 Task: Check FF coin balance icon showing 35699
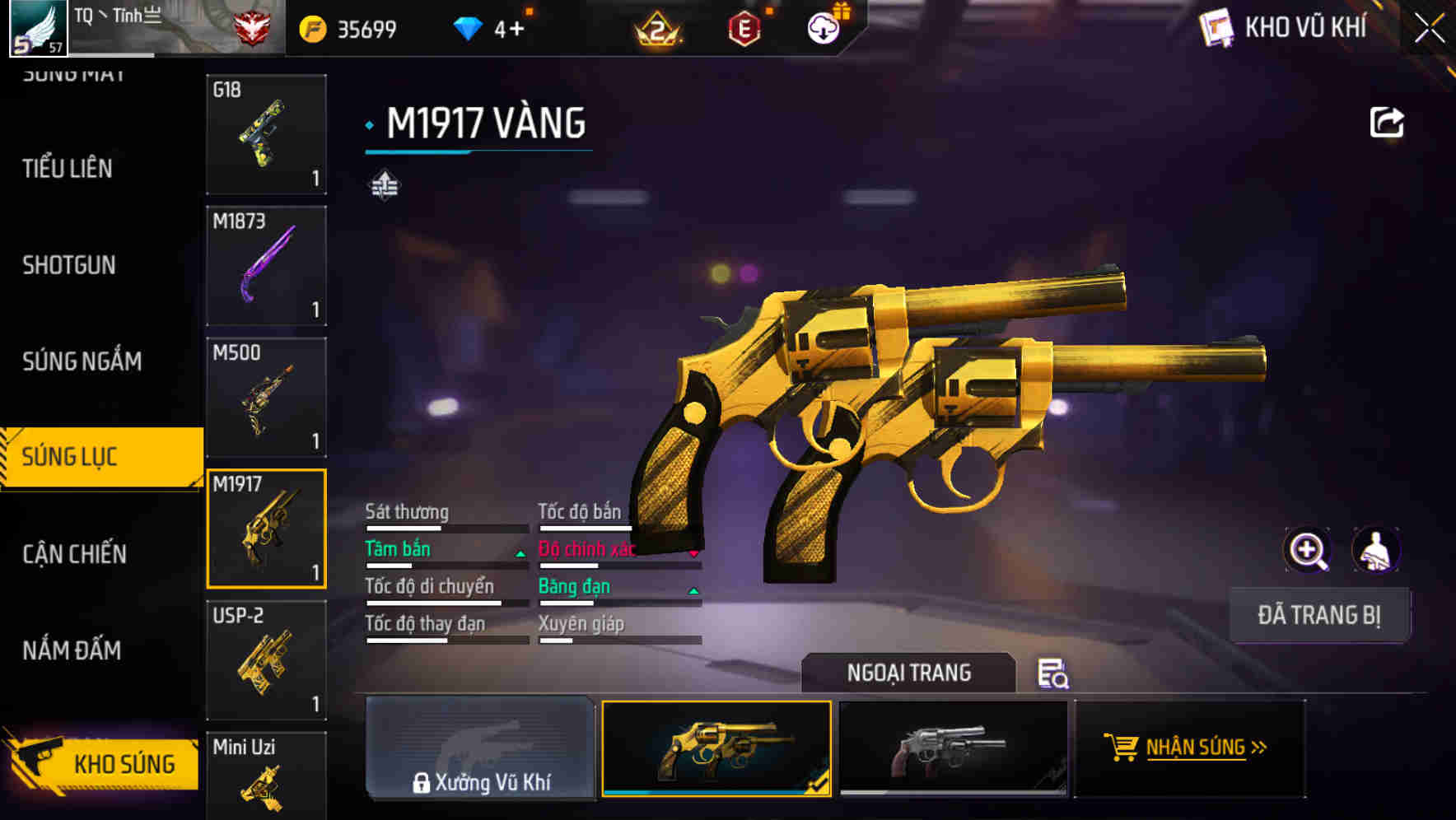pyautogui.click(x=312, y=27)
